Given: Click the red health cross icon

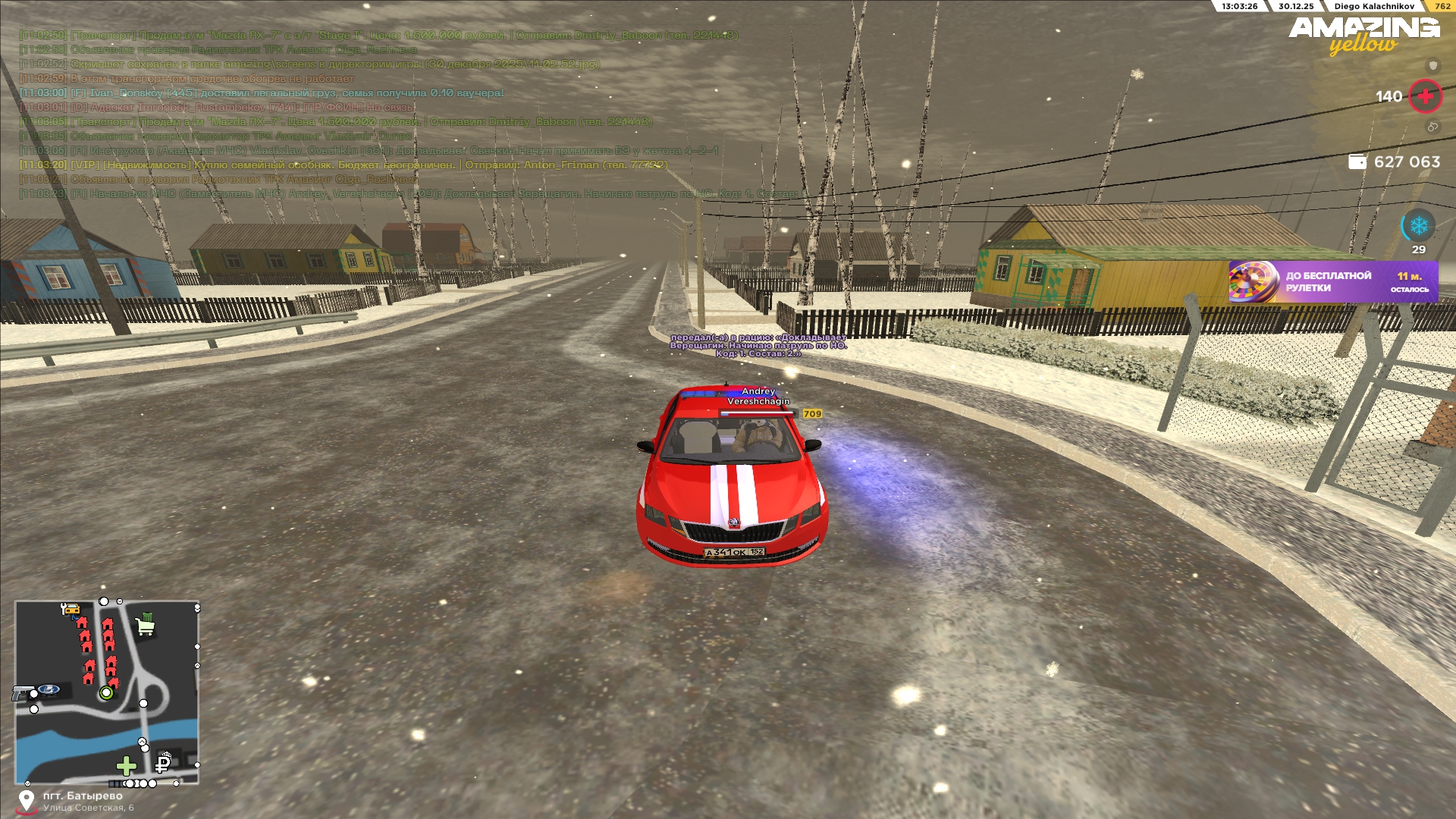Looking at the screenshot, I should 1425,96.
